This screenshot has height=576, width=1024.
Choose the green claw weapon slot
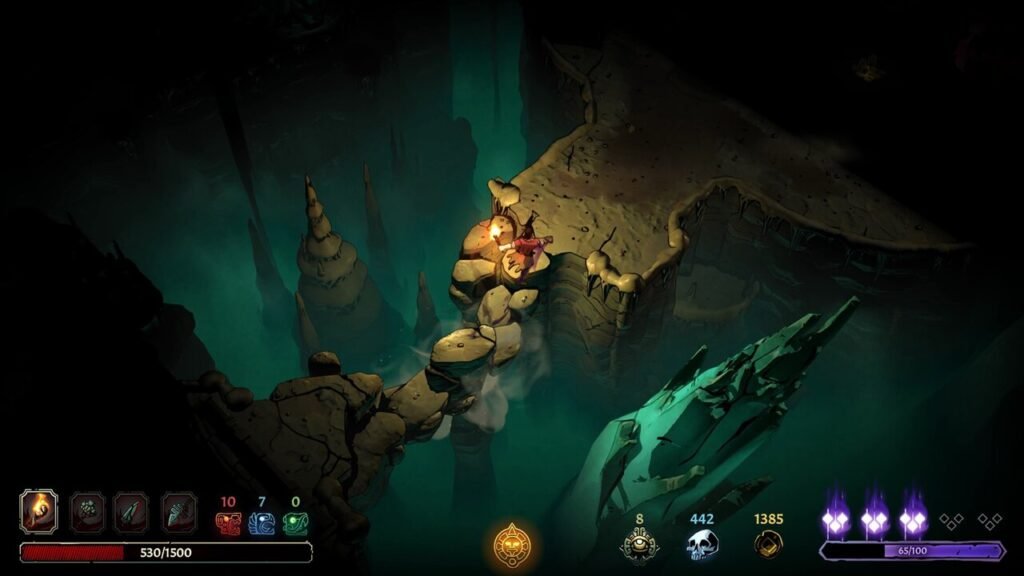coord(86,511)
